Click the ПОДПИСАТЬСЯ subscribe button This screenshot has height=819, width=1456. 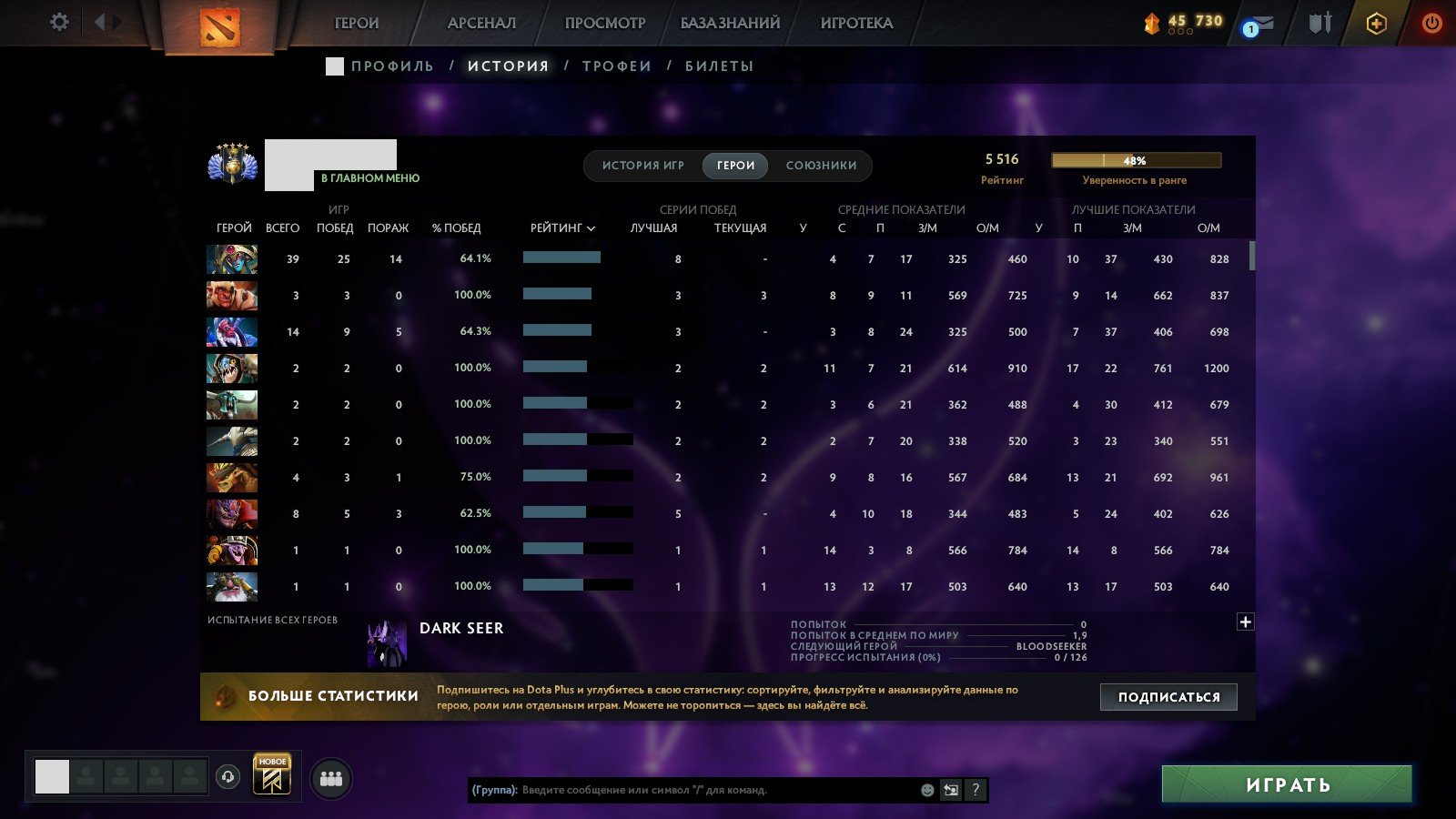tap(1168, 696)
